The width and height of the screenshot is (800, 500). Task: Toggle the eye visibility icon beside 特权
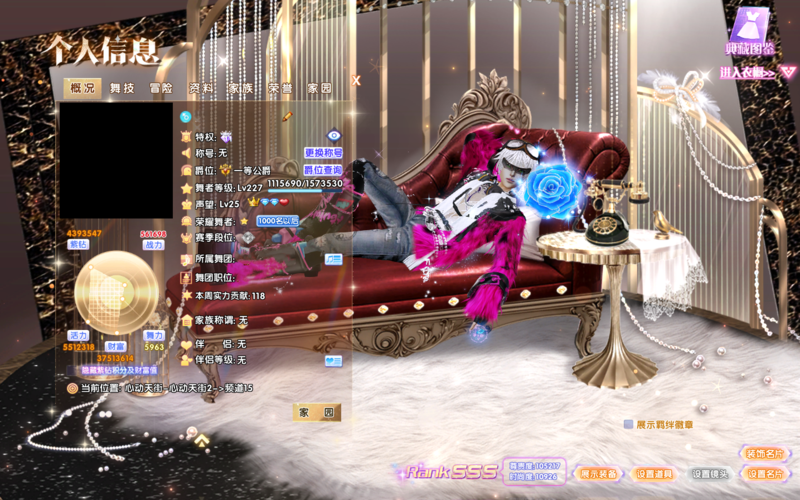[334, 135]
